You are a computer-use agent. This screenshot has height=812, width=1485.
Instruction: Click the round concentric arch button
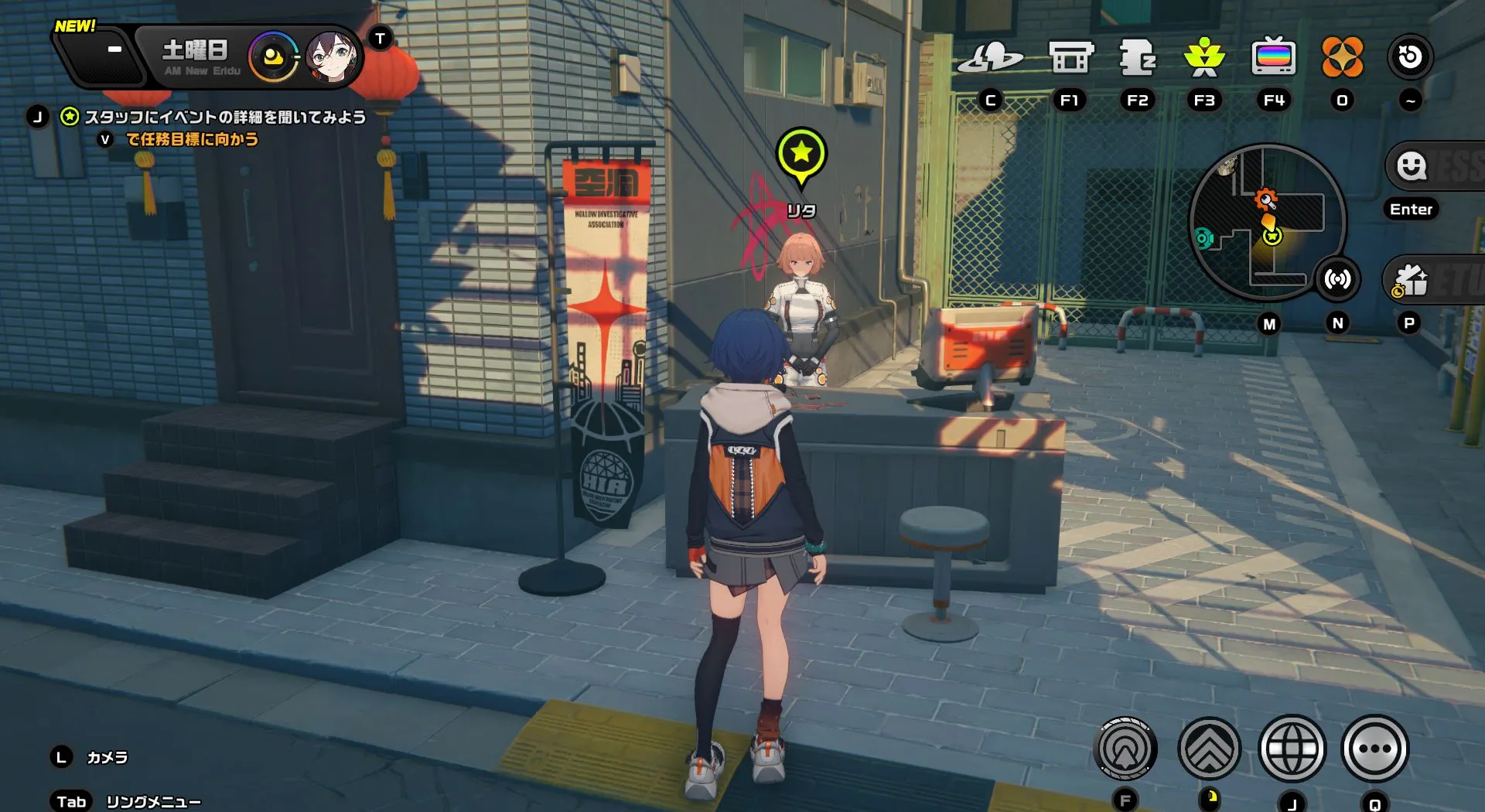click(1125, 749)
